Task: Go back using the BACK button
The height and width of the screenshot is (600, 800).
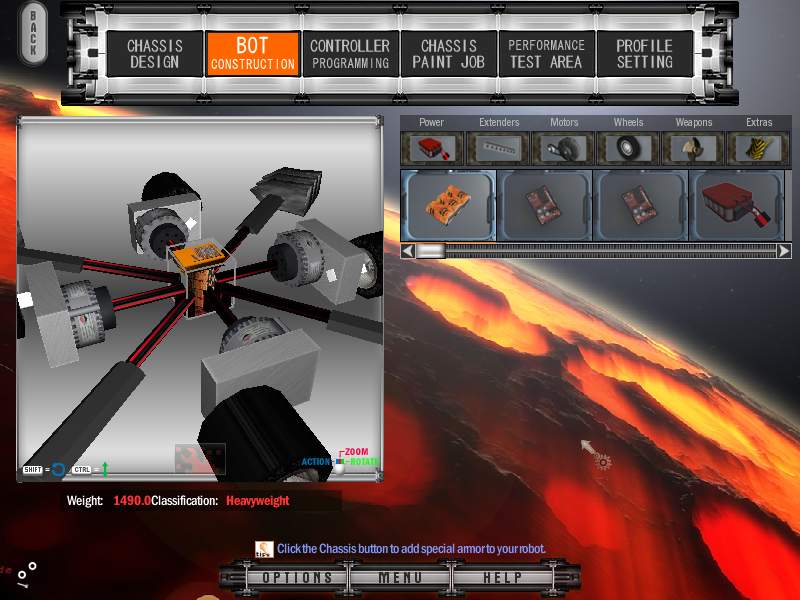Action: (32, 33)
